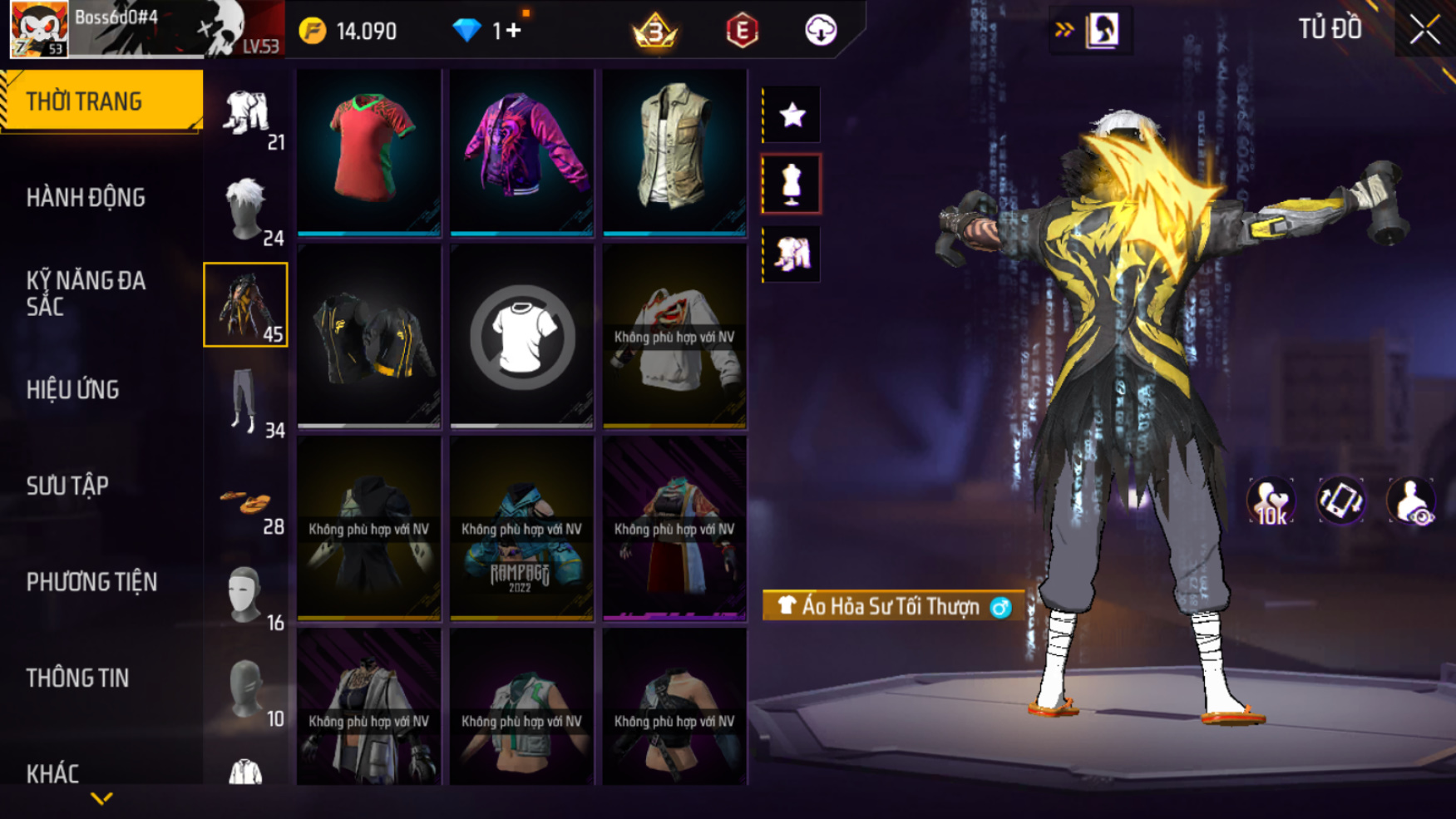
Task: Show the THÔNG TIN tab
Action: point(77,678)
